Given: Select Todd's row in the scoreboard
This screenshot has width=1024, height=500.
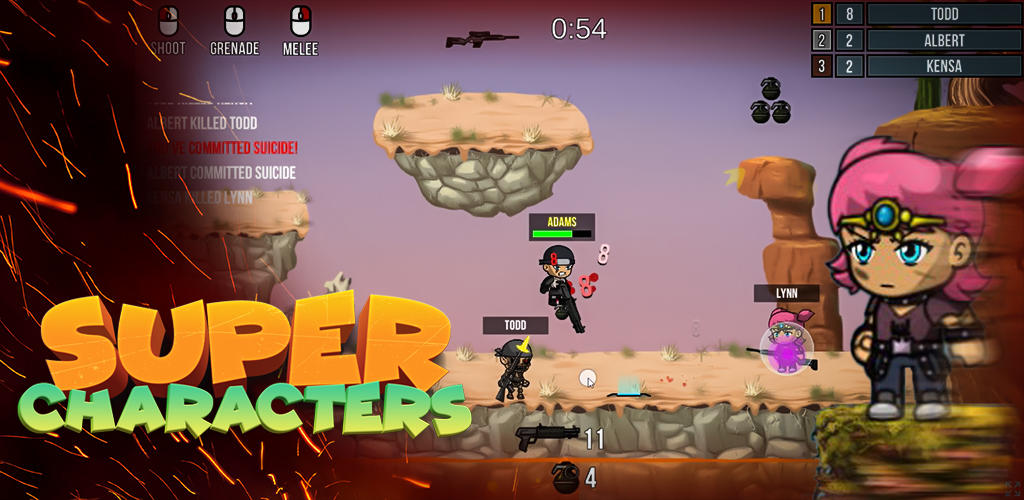Looking at the screenshot, I should [x=943, y=14].
